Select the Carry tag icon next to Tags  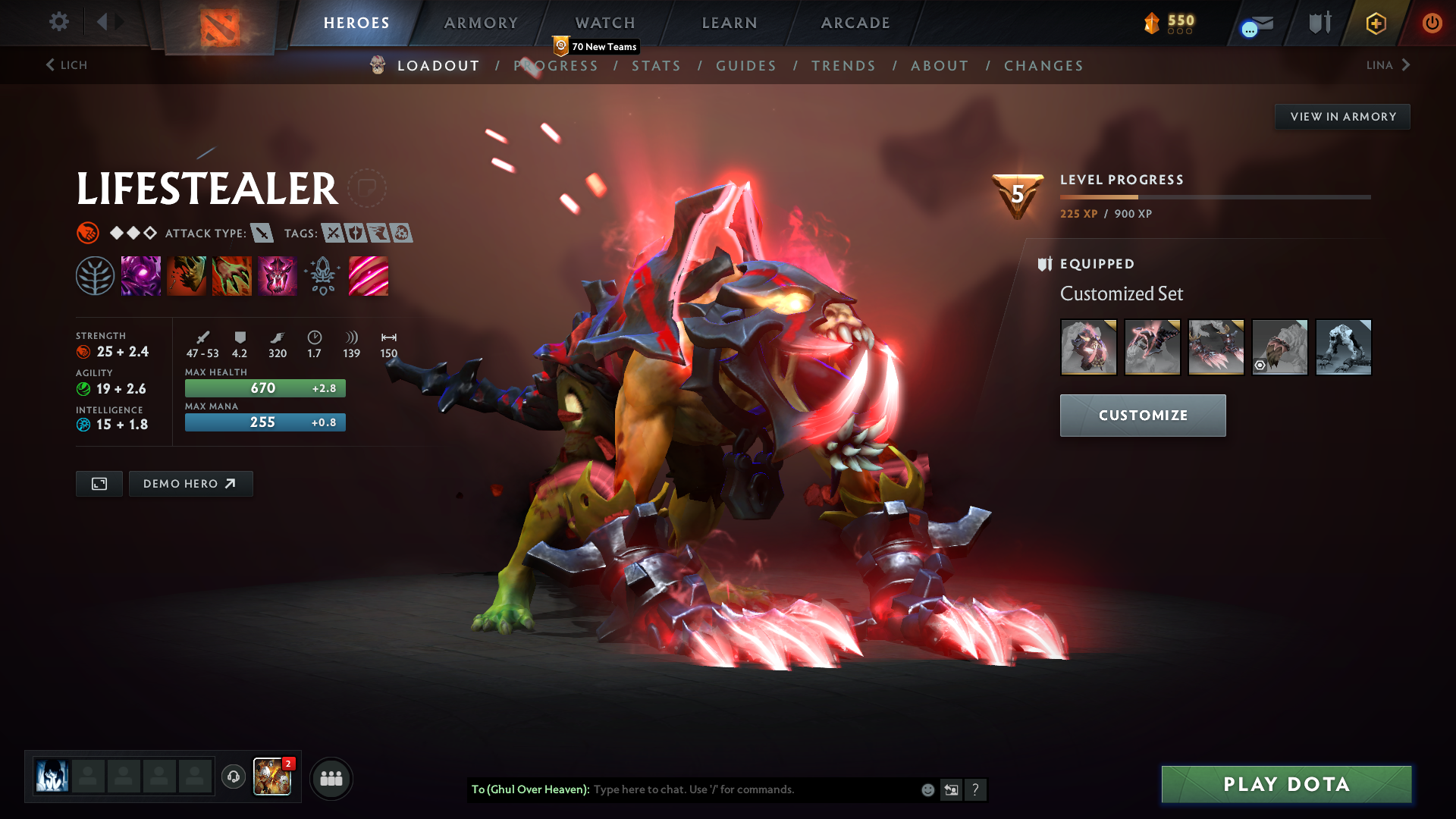coord(332,234)
